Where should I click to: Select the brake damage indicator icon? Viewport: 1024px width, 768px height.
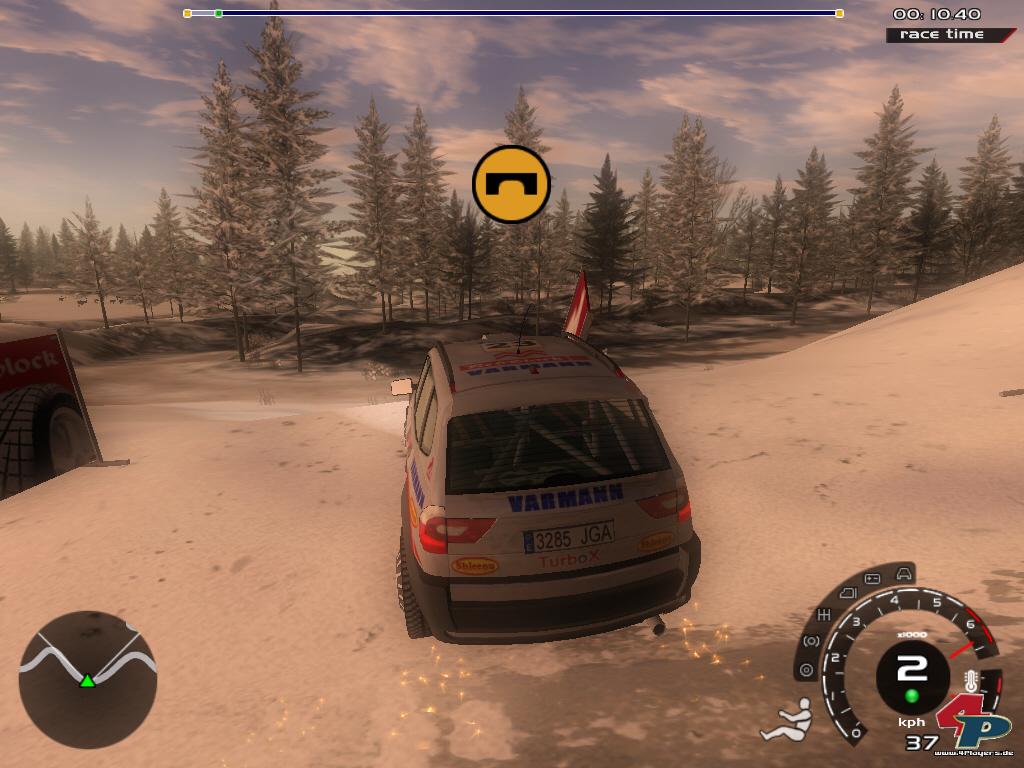coord(810,641)
